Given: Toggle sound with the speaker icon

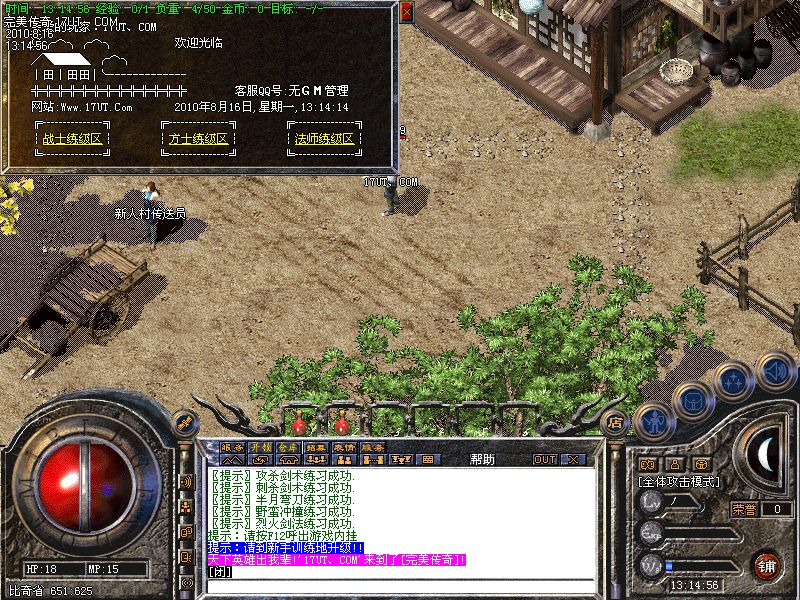Looking at the screenshot, I should [x=775, y=370].
